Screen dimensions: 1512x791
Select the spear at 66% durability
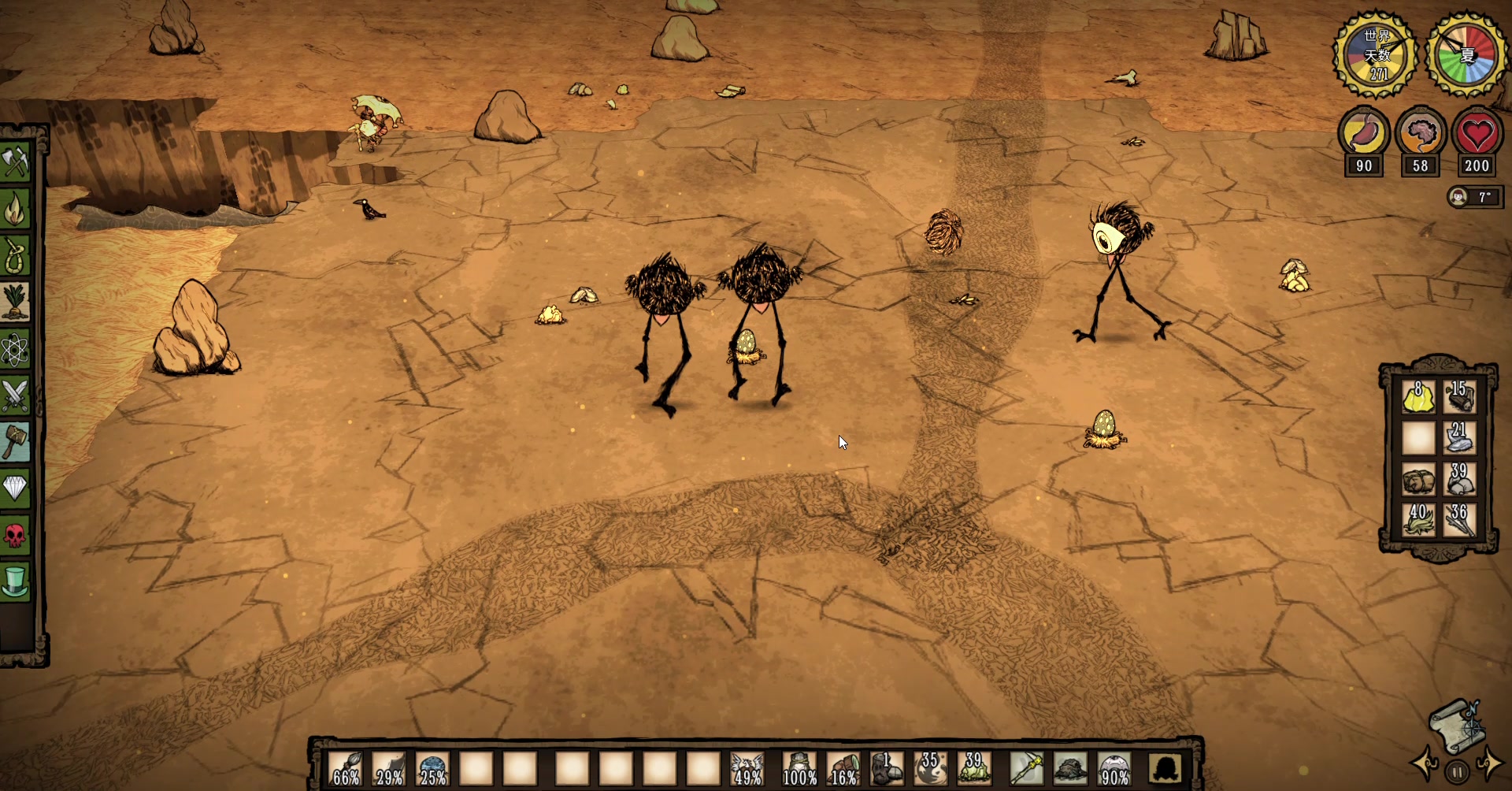click(x=346, y=768)
